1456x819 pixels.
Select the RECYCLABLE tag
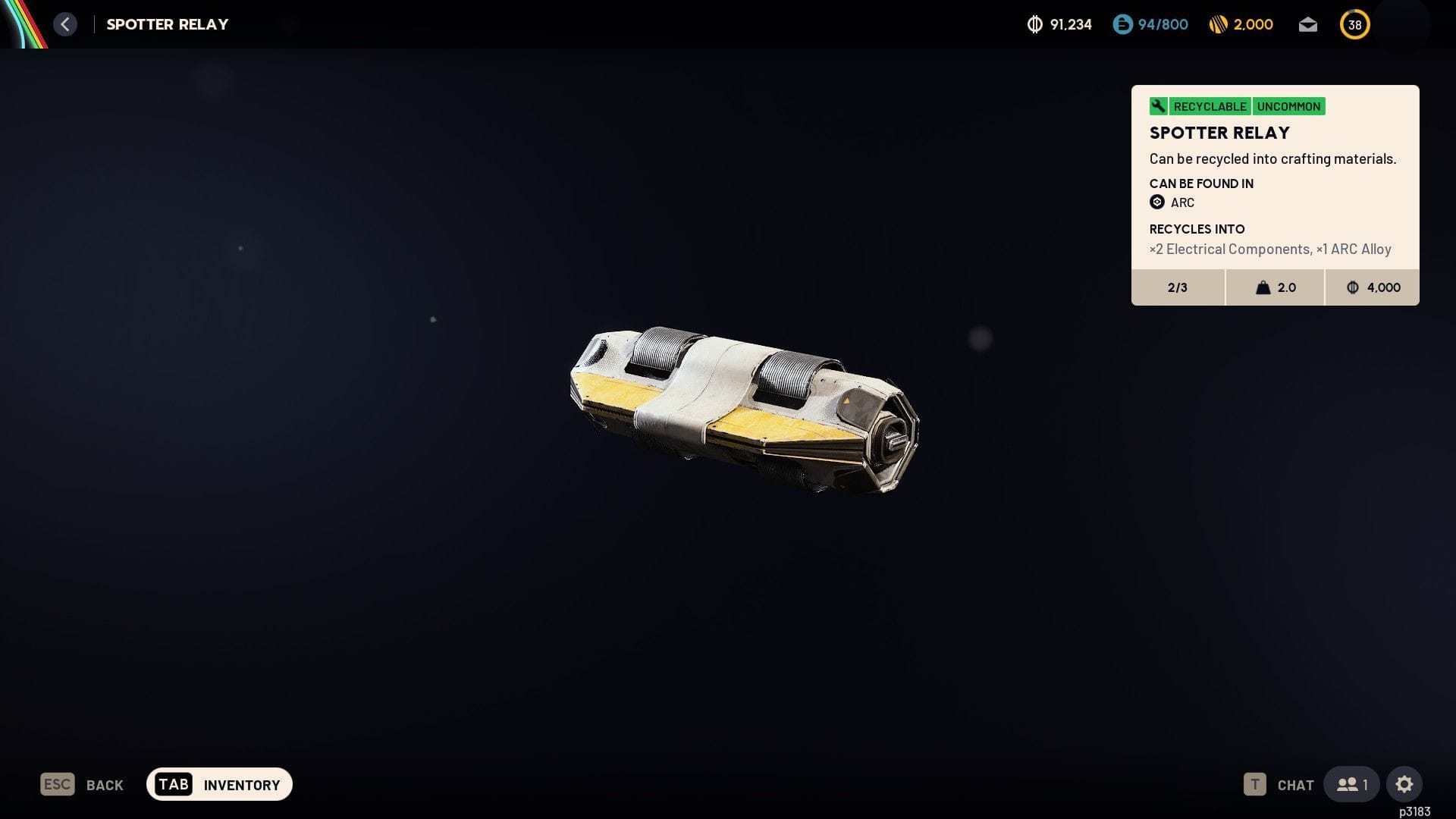pos(1210,106)
